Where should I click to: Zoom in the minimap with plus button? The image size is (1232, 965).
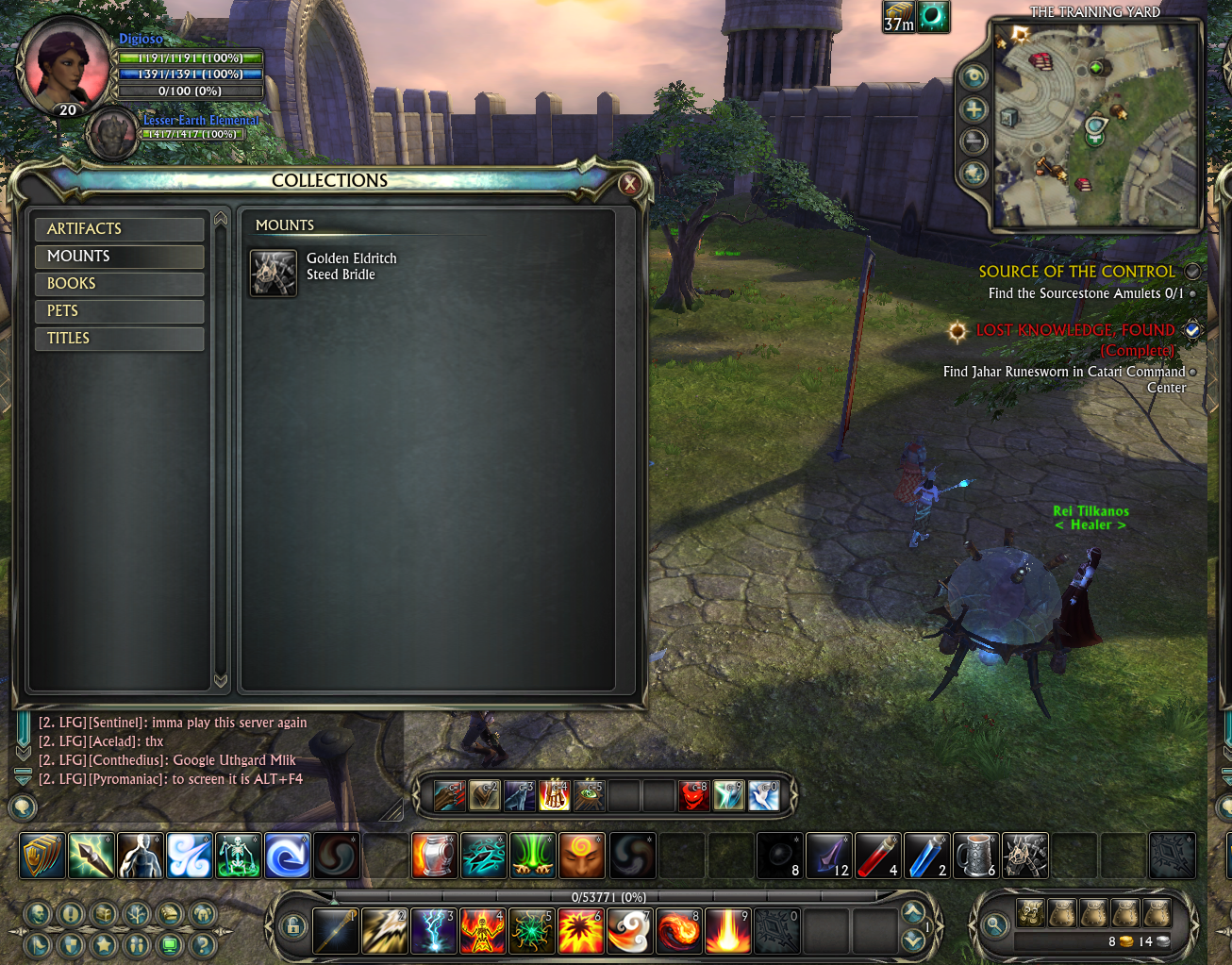(x=974, y=109)
